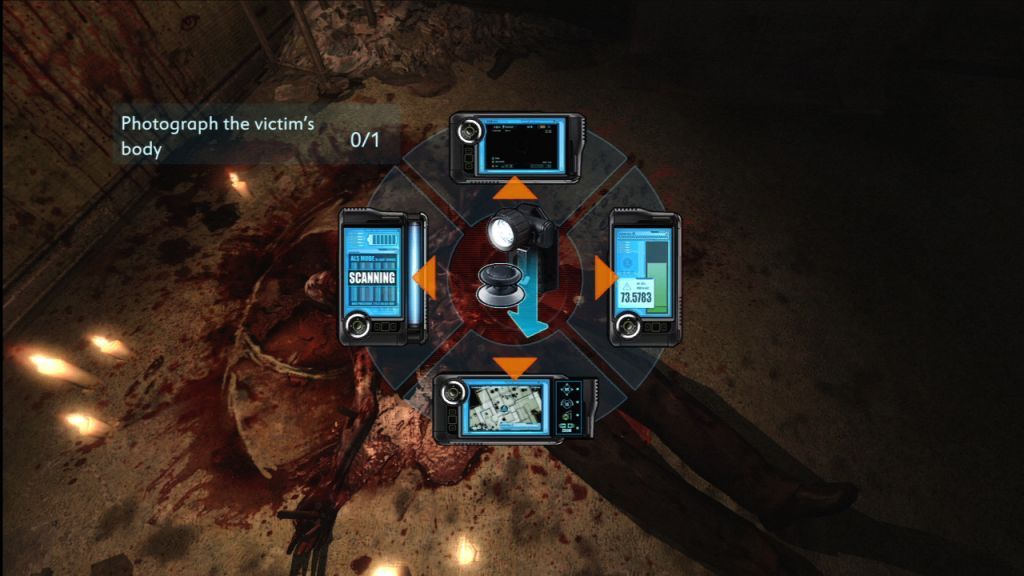
Task: Select the camera device at the top
Action: point(516,147)
